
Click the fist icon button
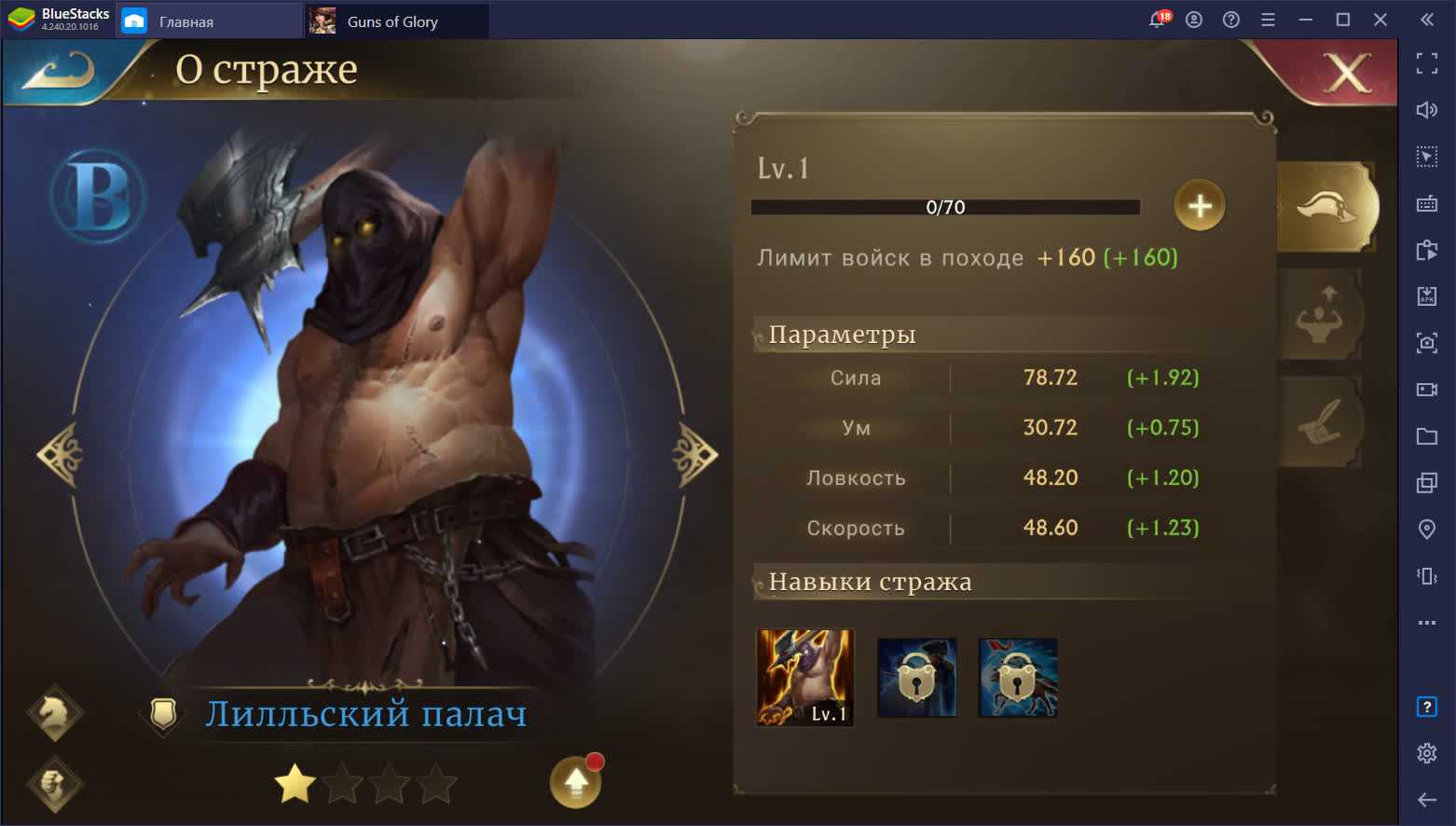(x=54, y=783)
